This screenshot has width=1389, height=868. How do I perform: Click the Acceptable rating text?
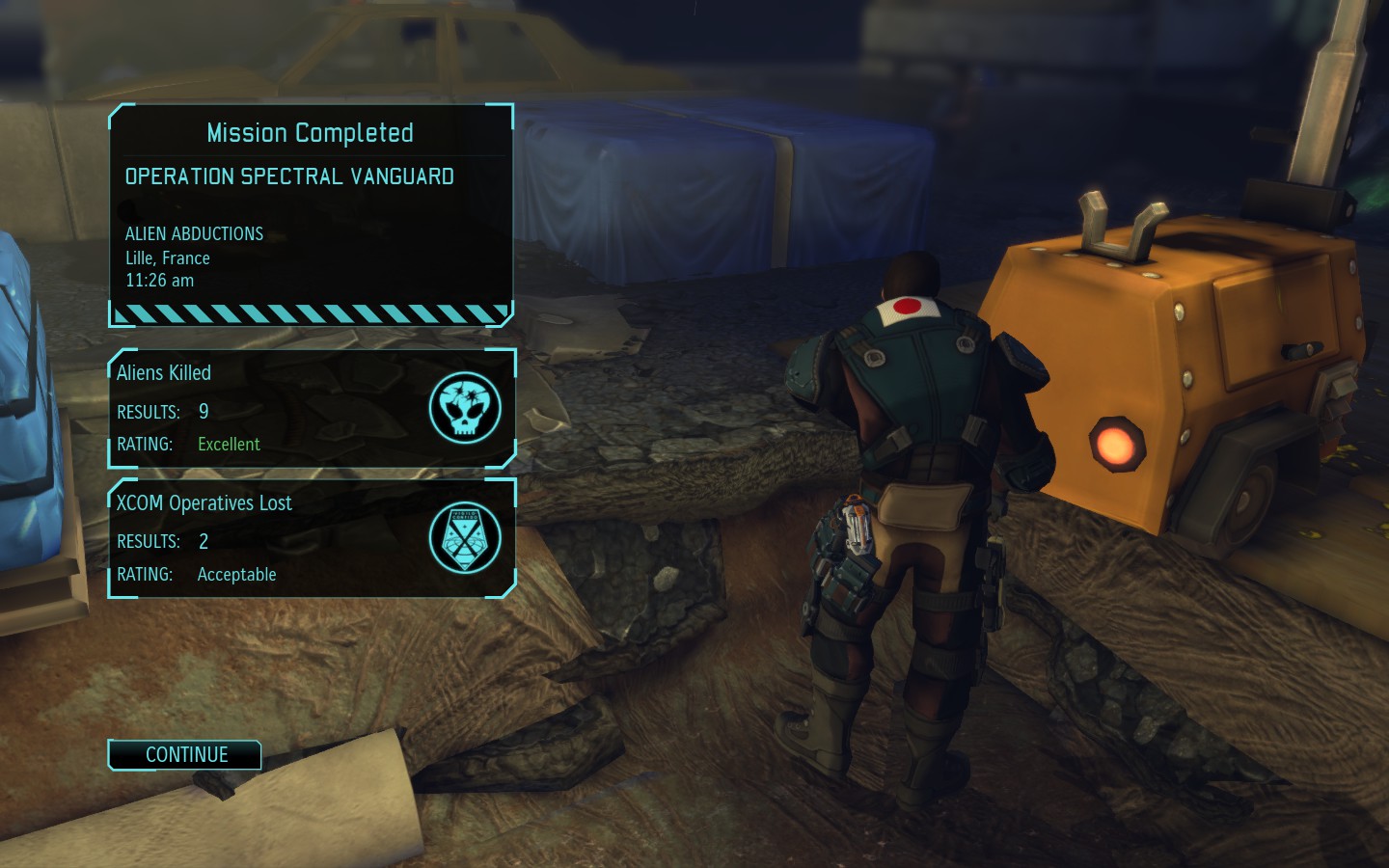coord(236,574)
